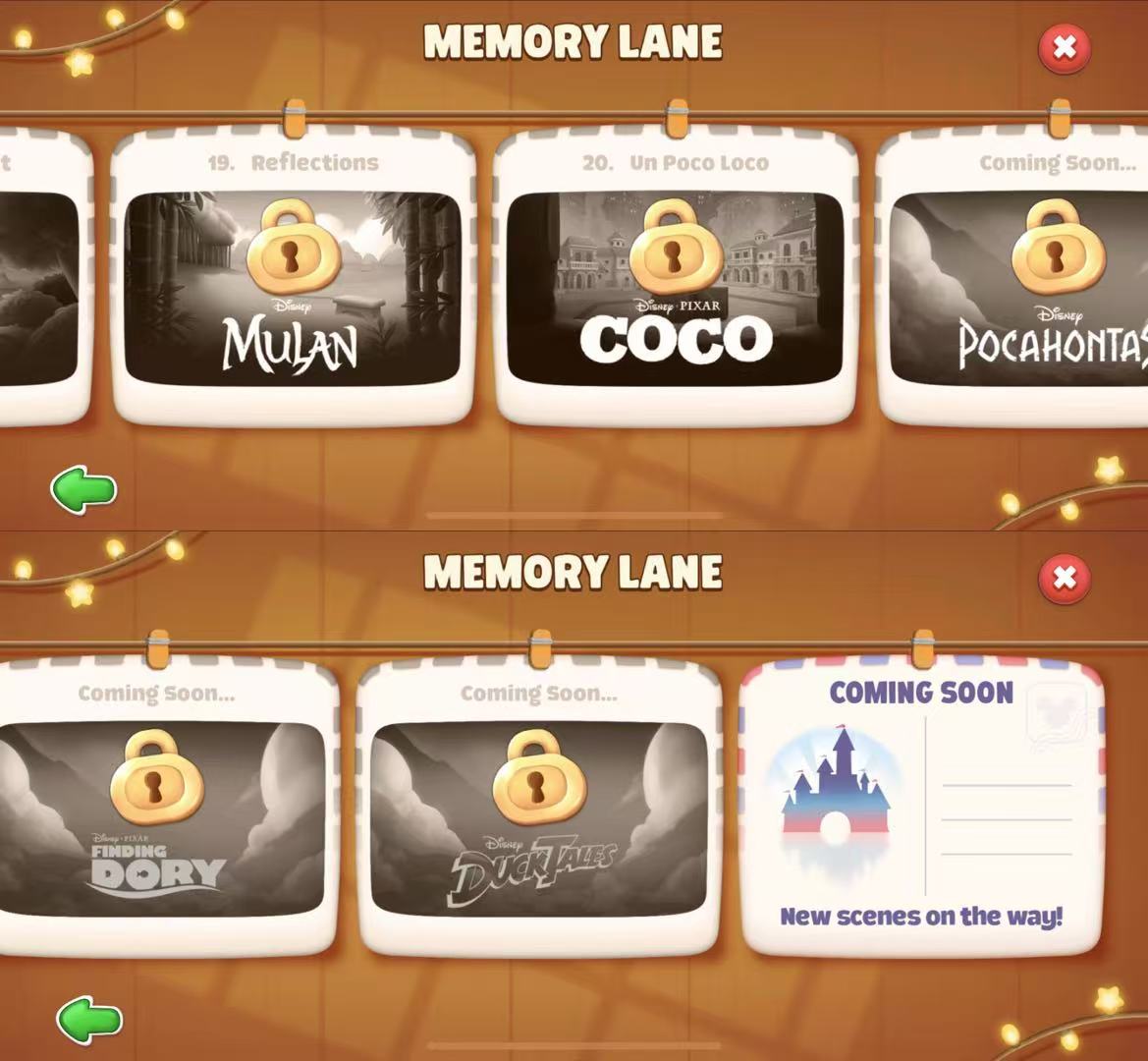Click the green back arrow below Finding Dory
Viewport: 1148px width, 1061px height.
pyautogui.click(x=89, y=1019)
